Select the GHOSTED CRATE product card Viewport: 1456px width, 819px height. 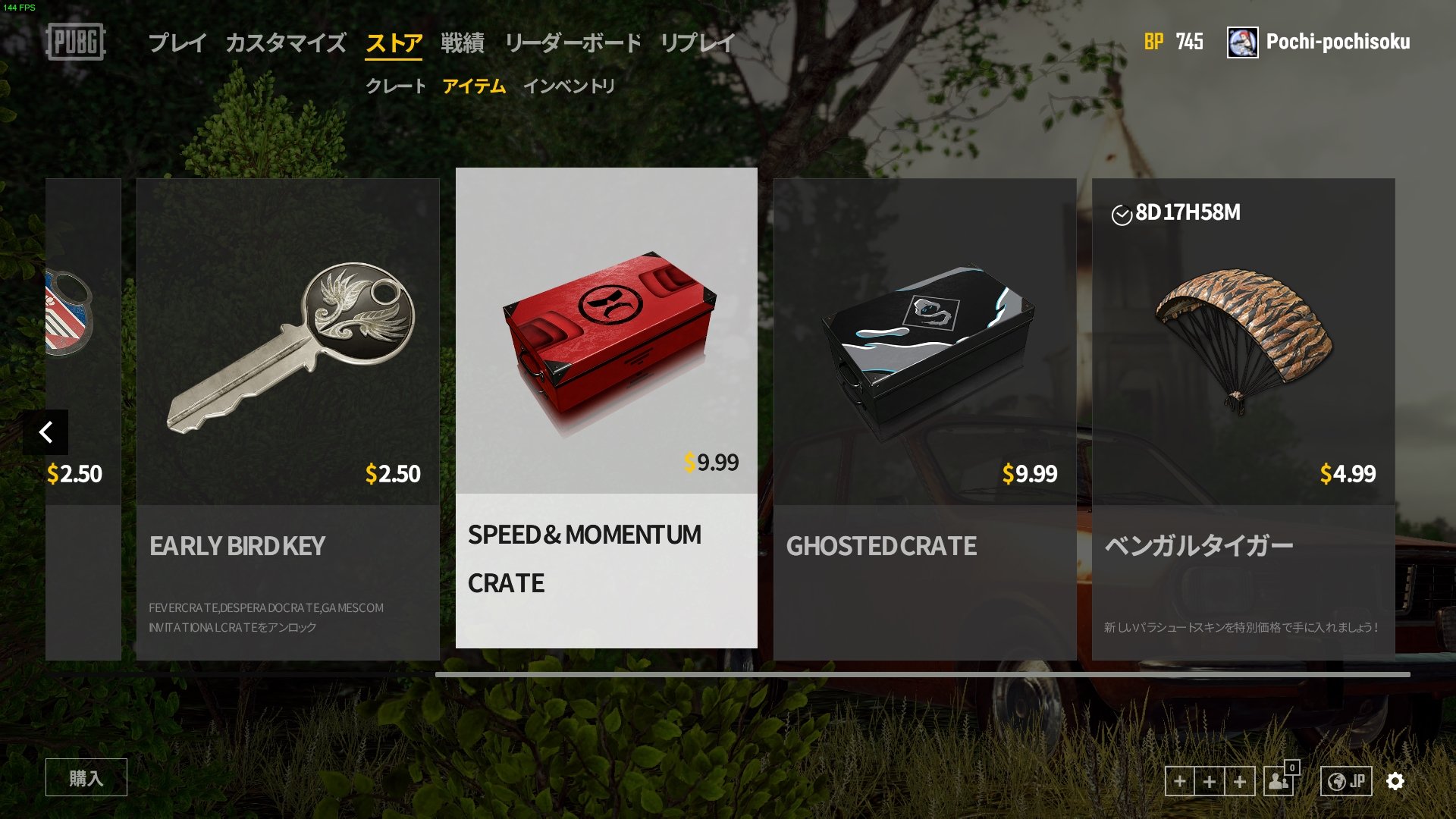(x=924, y=417)
